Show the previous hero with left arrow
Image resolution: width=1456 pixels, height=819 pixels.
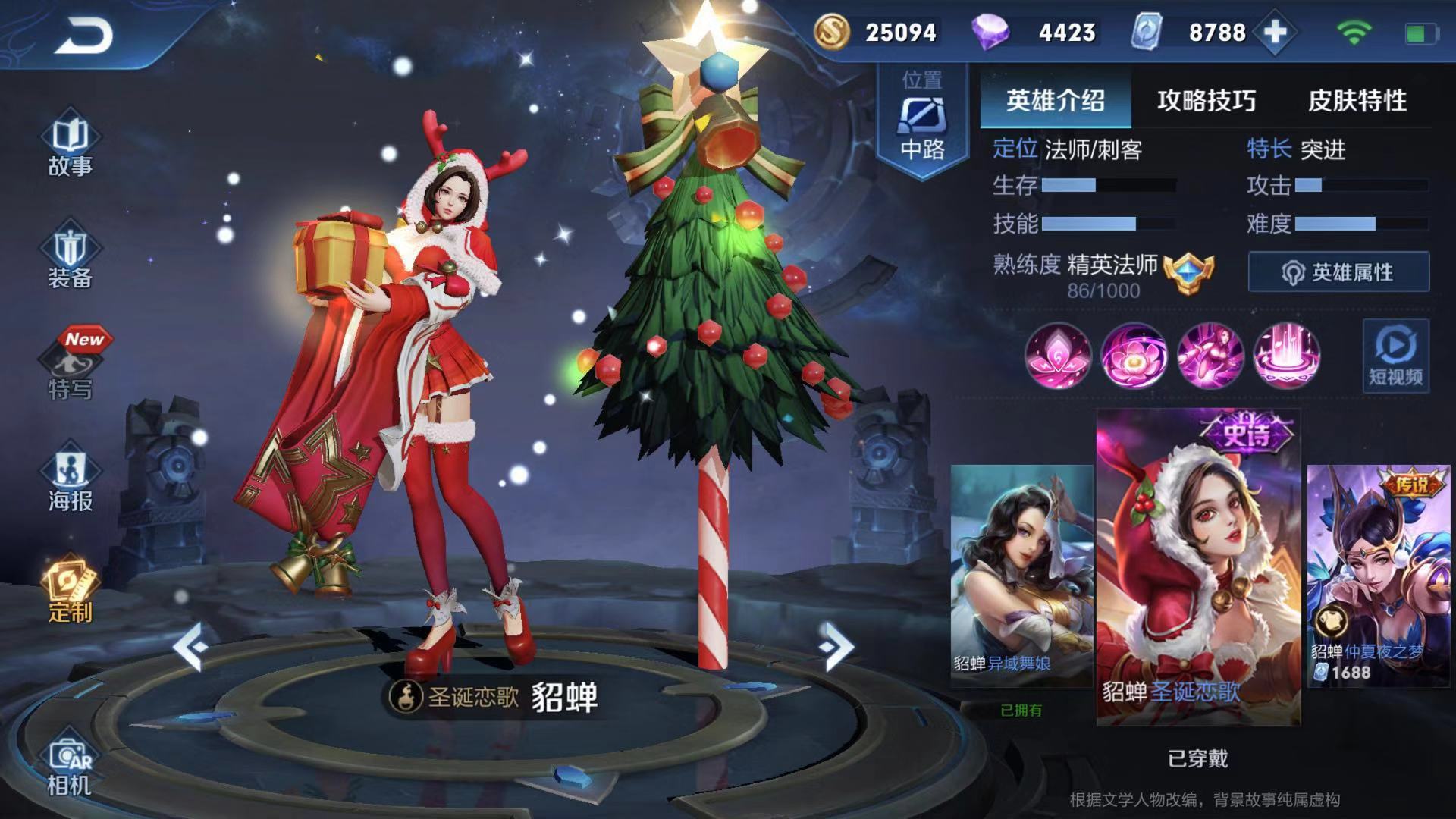[190, 647]
